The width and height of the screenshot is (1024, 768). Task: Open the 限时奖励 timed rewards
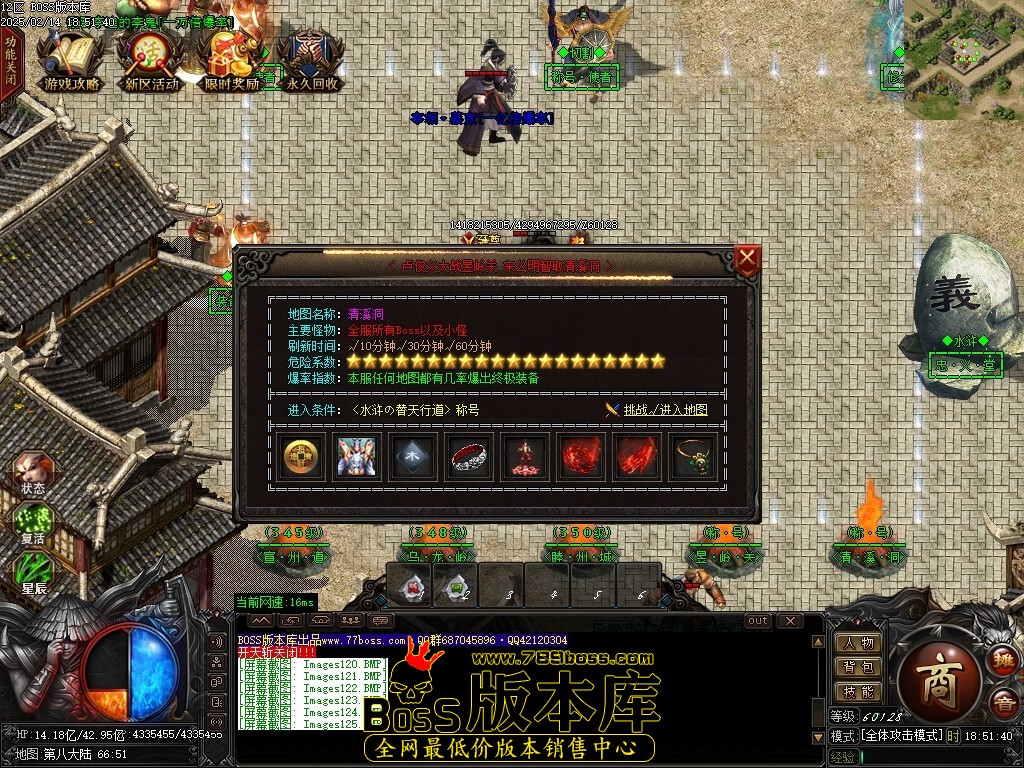point(231,62)
